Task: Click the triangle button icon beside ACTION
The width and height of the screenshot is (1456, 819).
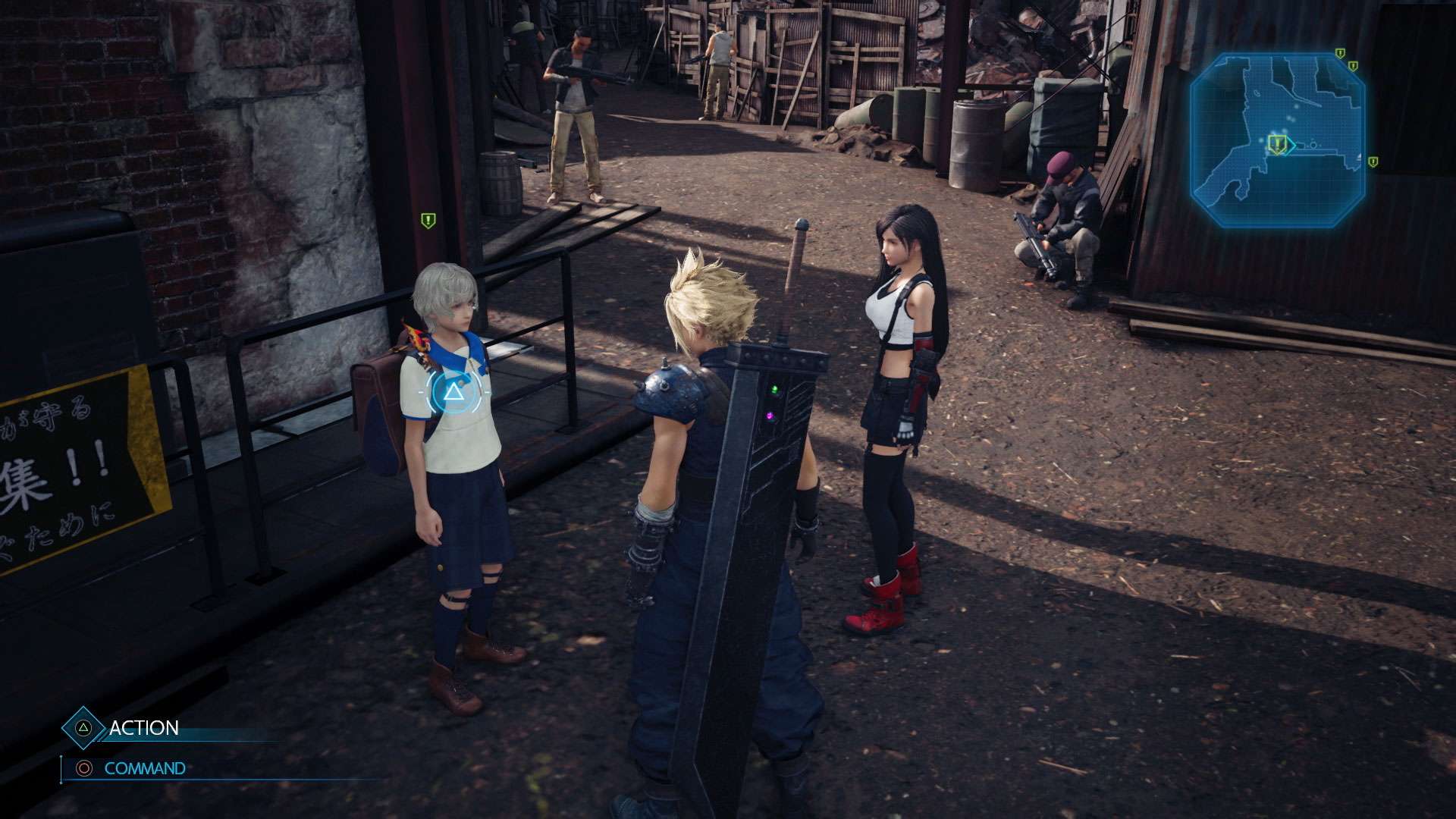Action: coord(83,728)
